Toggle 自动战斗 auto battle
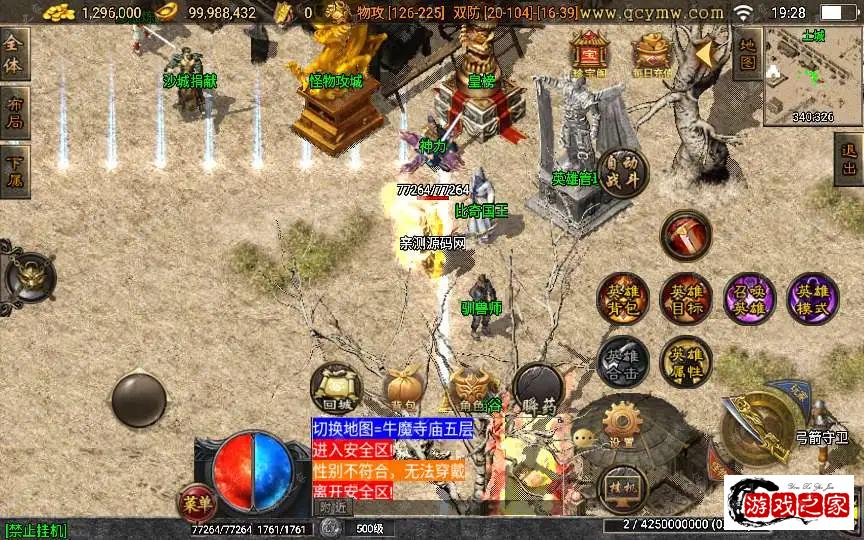Image resolution: width=864 pixels, height=540 pixels. click(x=623, y=171)
